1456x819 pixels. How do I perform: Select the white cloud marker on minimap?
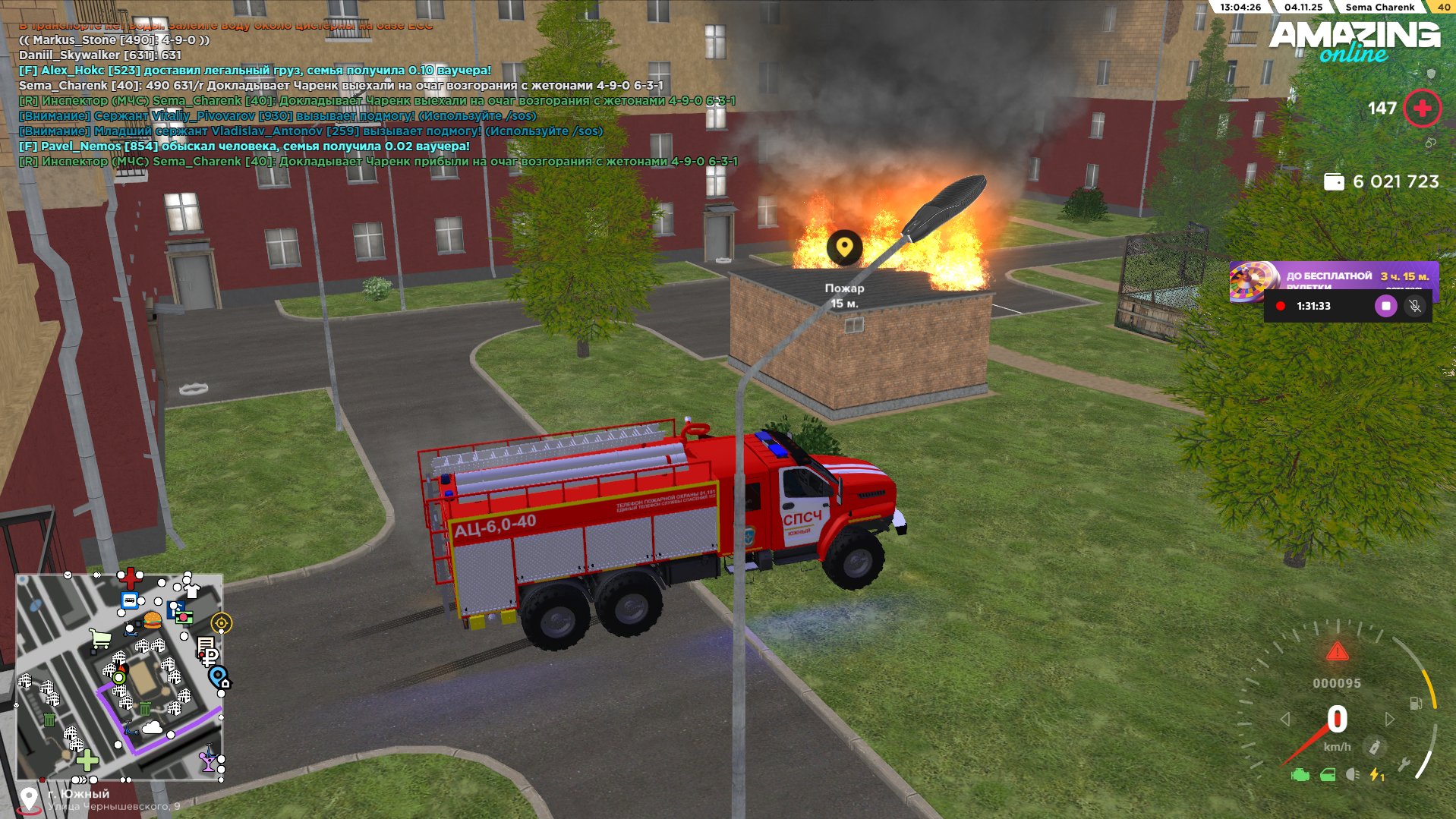click(x=152, y=728)
